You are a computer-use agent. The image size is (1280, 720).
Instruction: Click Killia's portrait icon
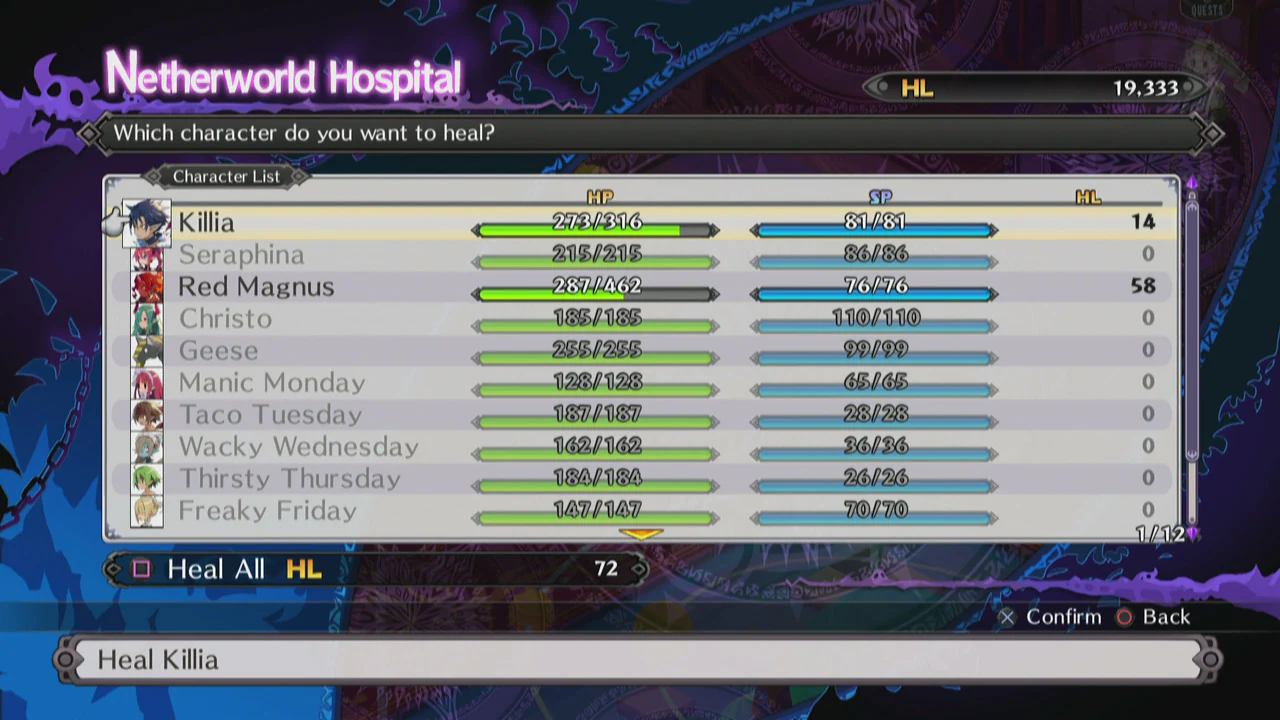(x=146, y=223)
